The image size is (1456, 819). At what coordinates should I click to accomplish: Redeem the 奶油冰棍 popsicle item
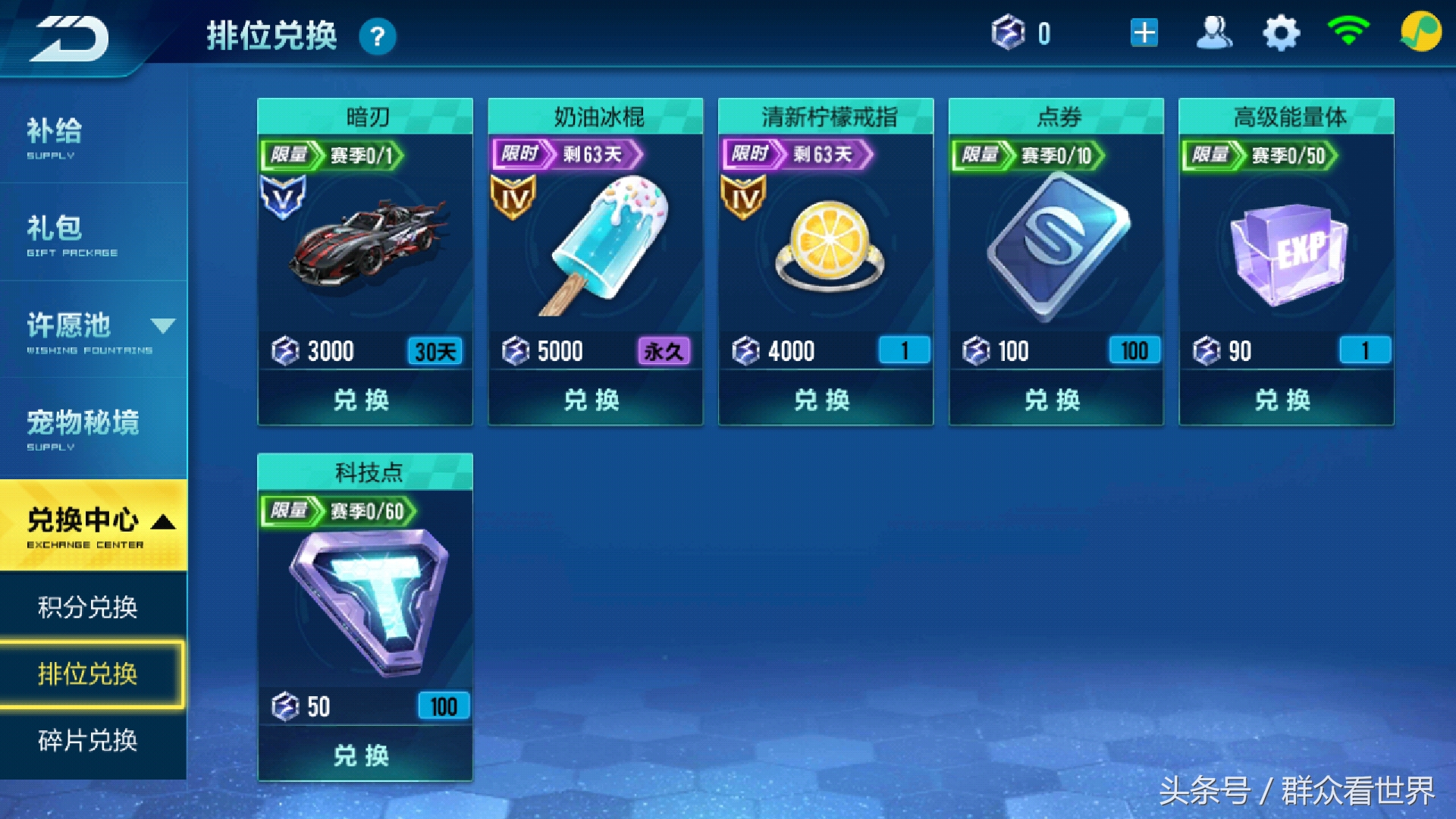point(593,400)
